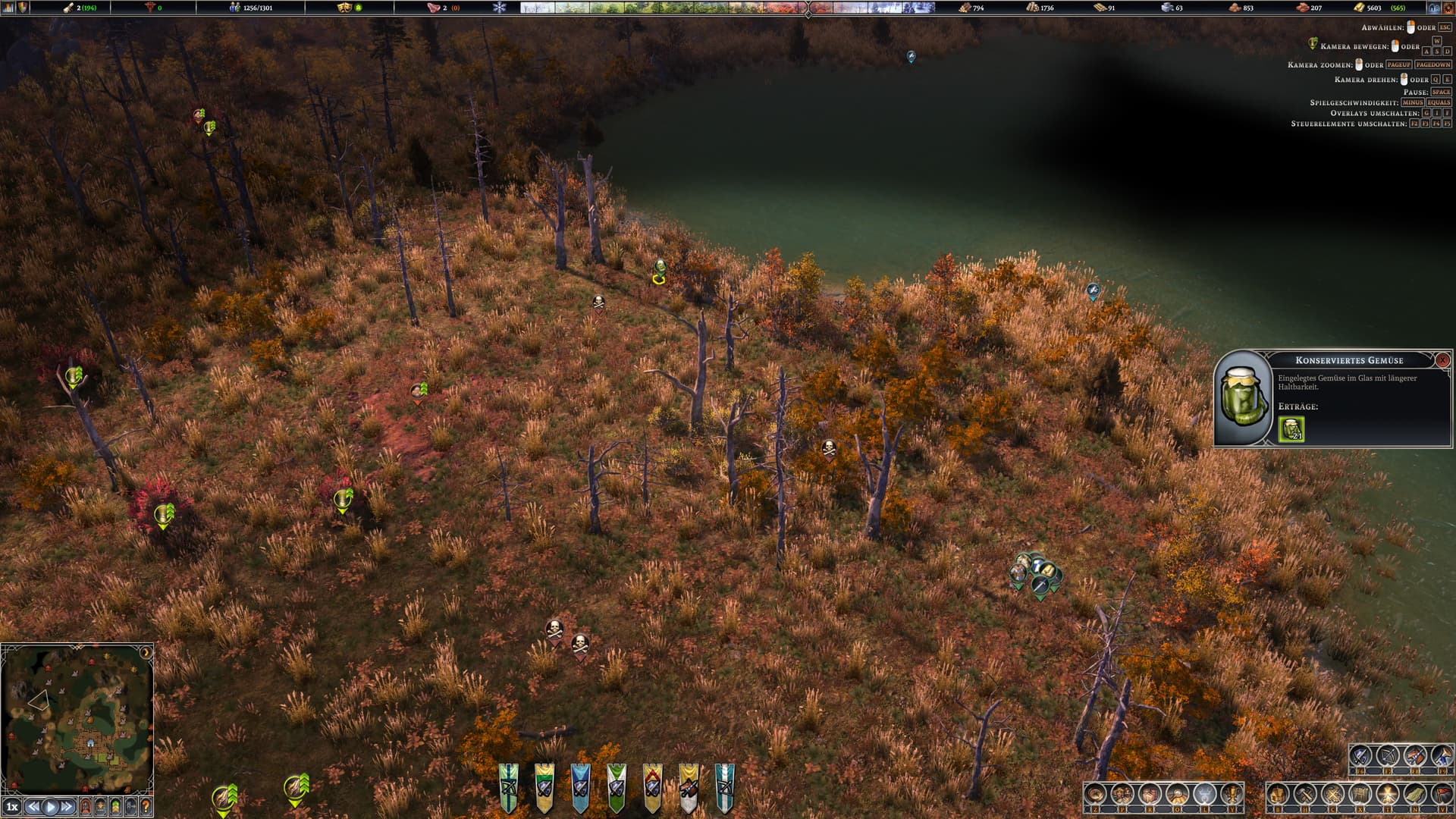
Task: Select the light-green crossbow army banner
Action: 508,787
